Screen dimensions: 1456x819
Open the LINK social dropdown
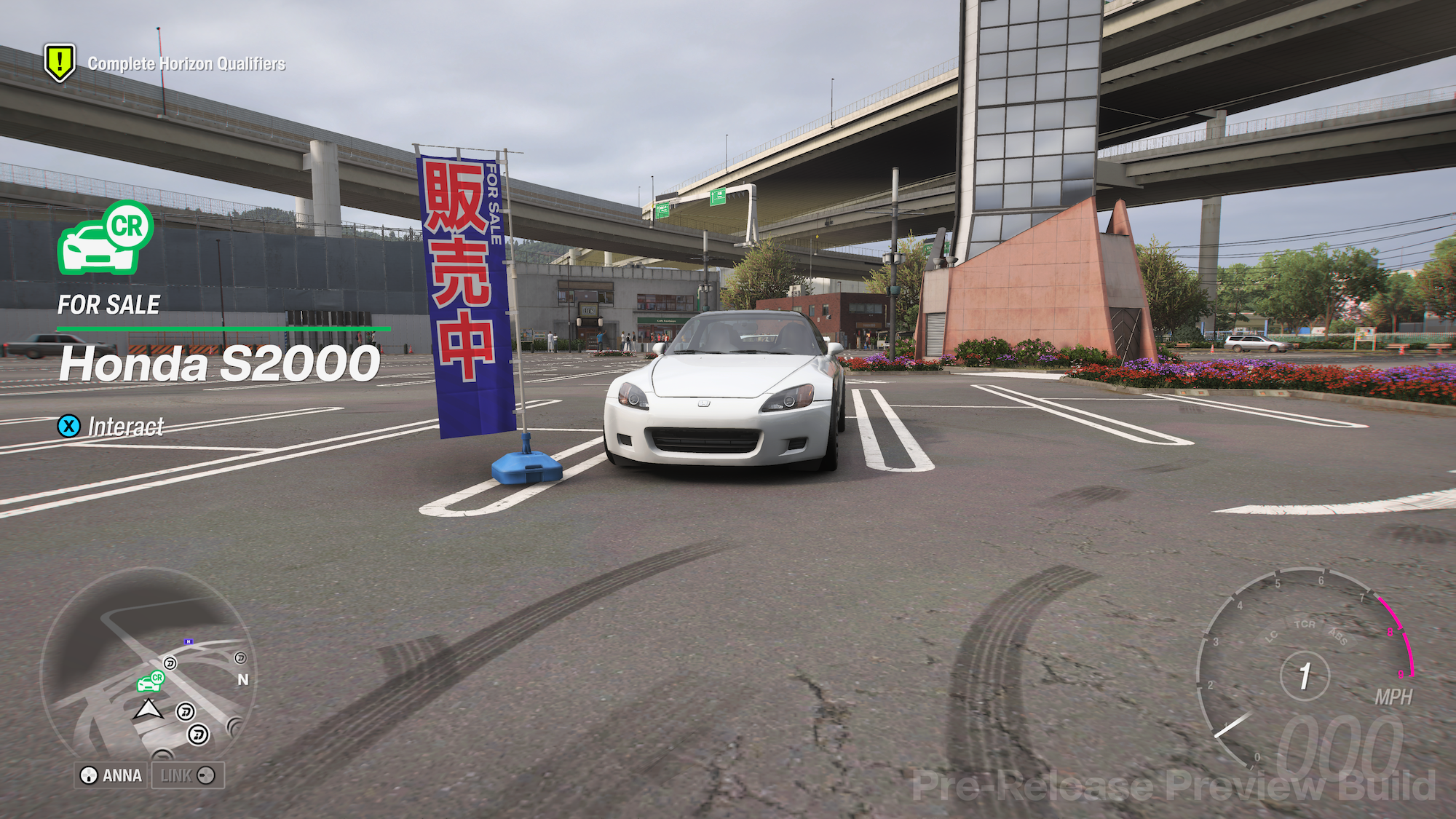187,775
